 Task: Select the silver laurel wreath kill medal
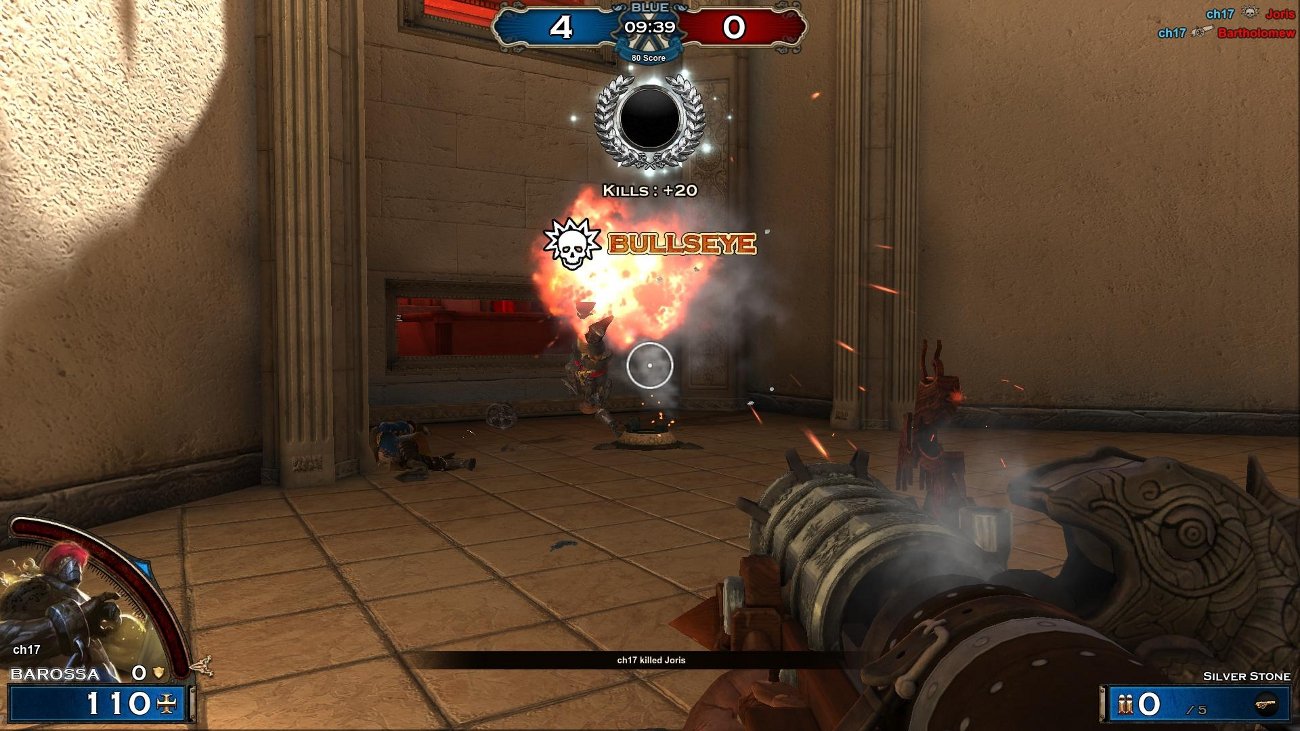point(650,119)
